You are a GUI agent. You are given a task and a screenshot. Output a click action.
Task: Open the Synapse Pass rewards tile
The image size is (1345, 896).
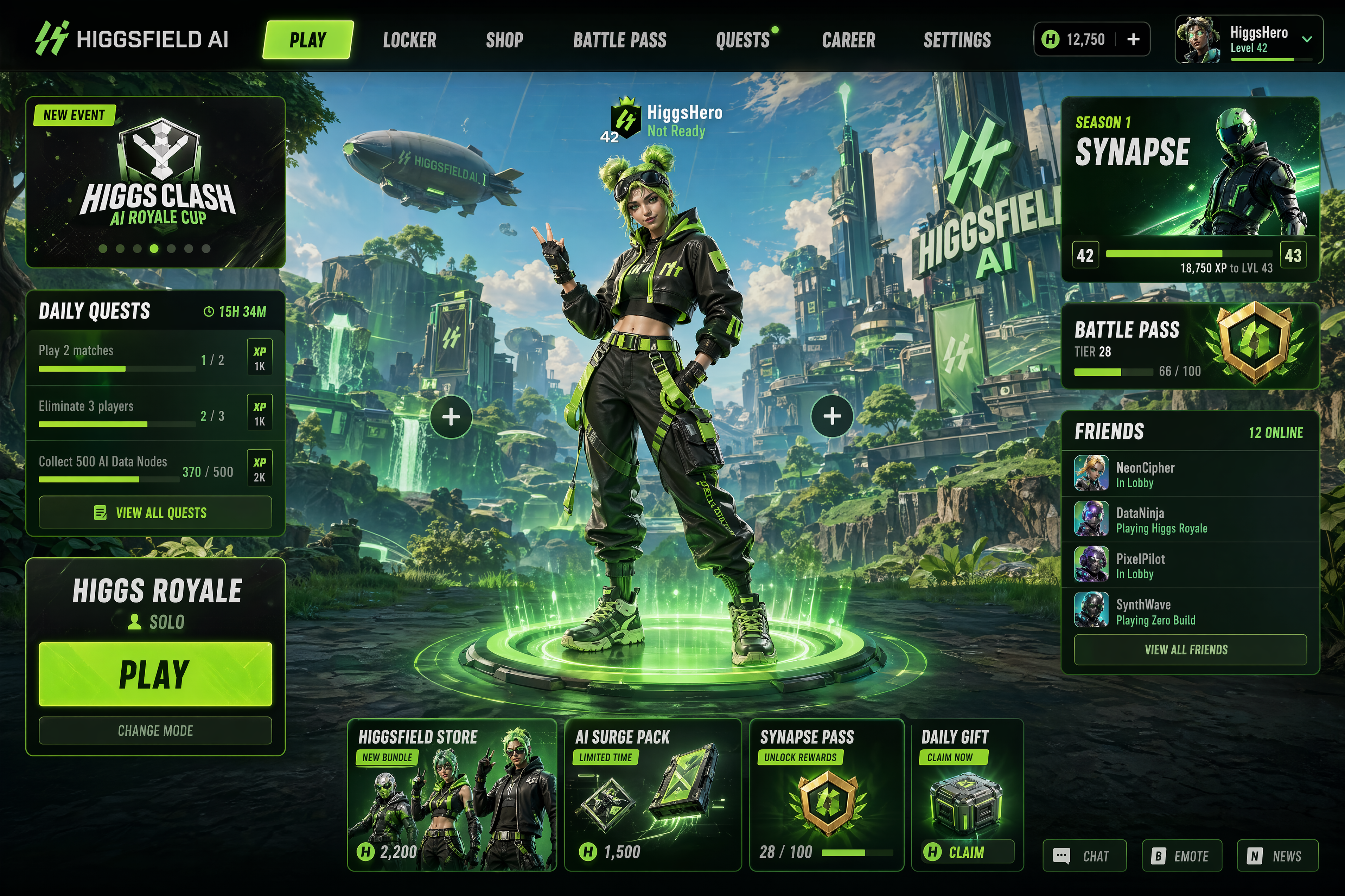click(826, 794)
